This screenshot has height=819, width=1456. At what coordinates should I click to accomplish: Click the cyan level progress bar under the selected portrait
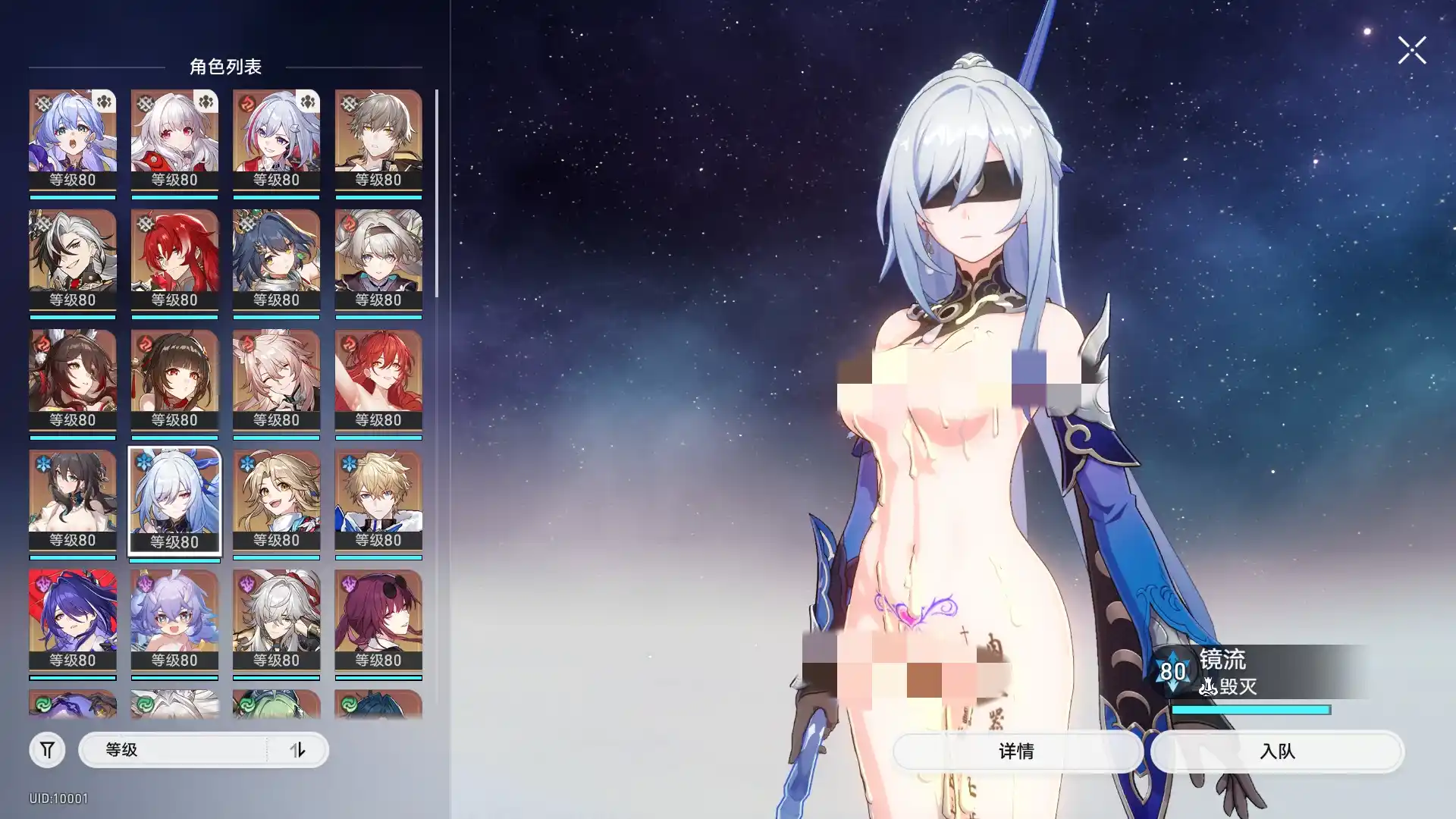click(x=174, y=560)
